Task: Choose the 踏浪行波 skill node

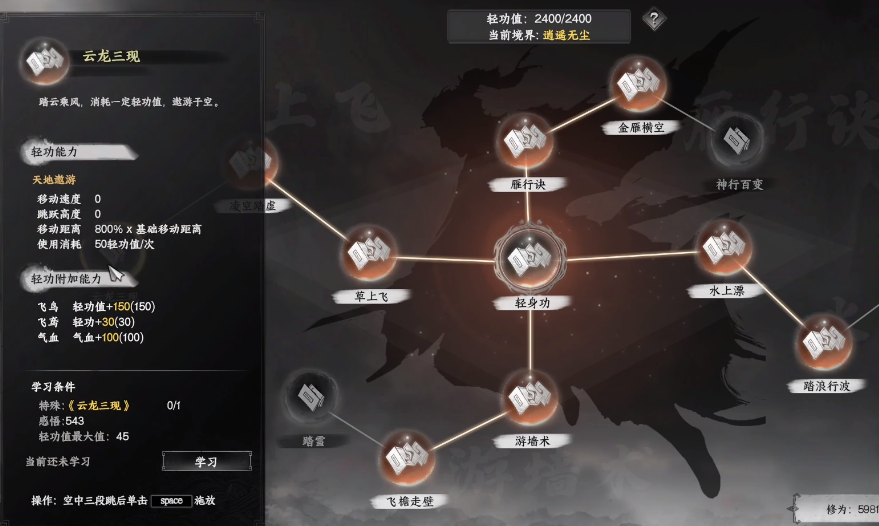Action: click(x=826, y=344)
